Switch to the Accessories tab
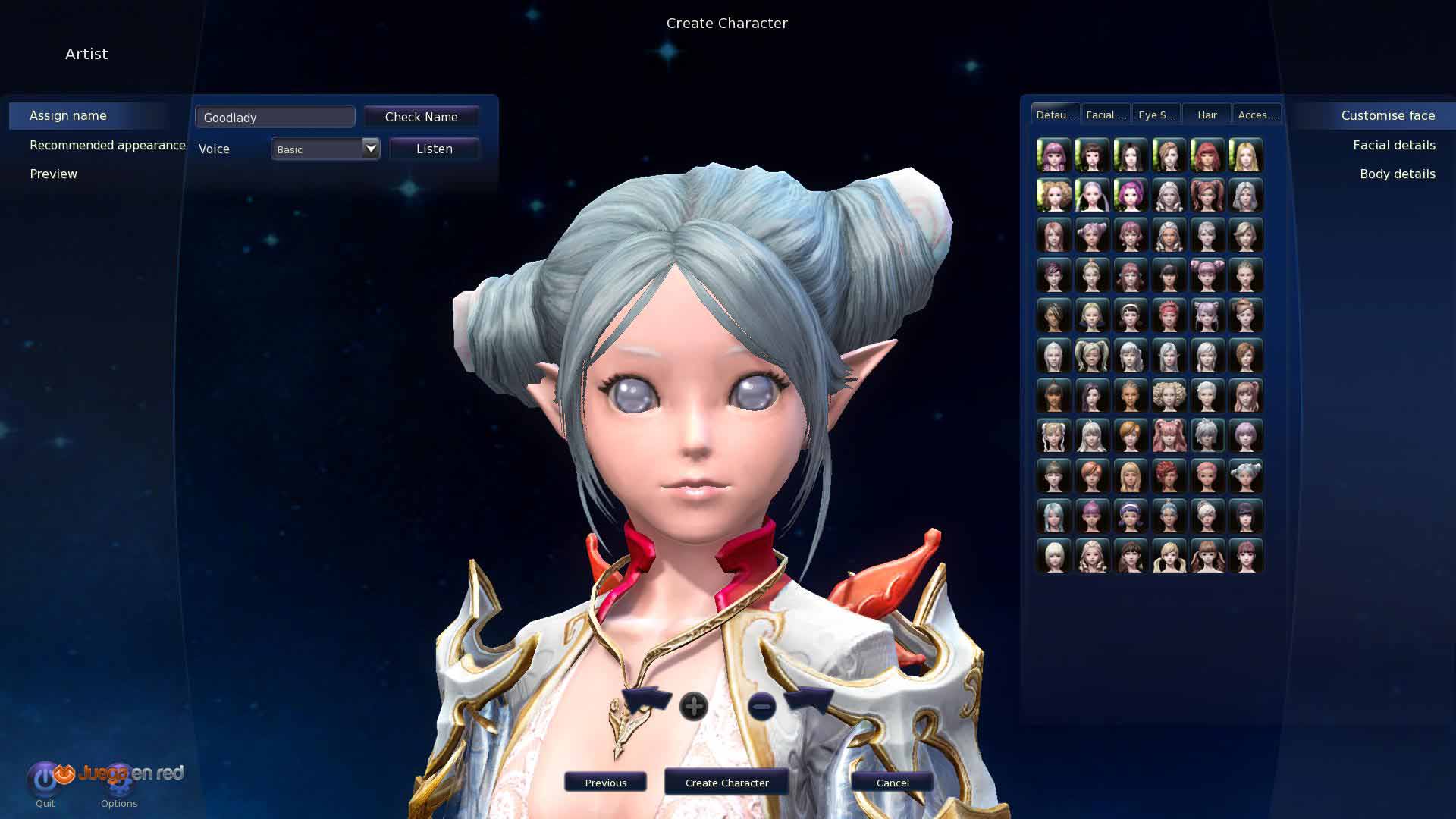Screen dimensions: 1456x819 click(1257, 115)
